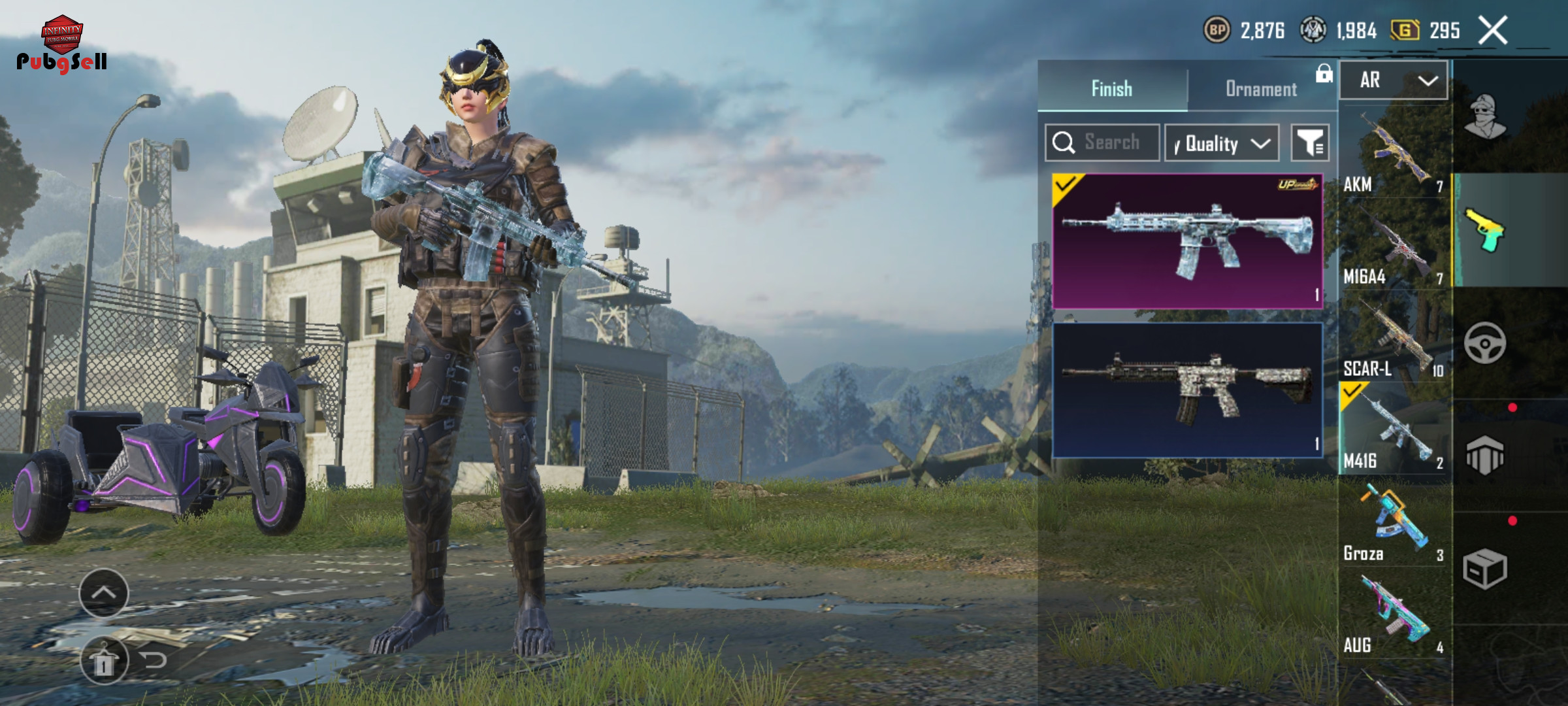
Task: Choose the white camo M416 finish
Action: 1187,390
